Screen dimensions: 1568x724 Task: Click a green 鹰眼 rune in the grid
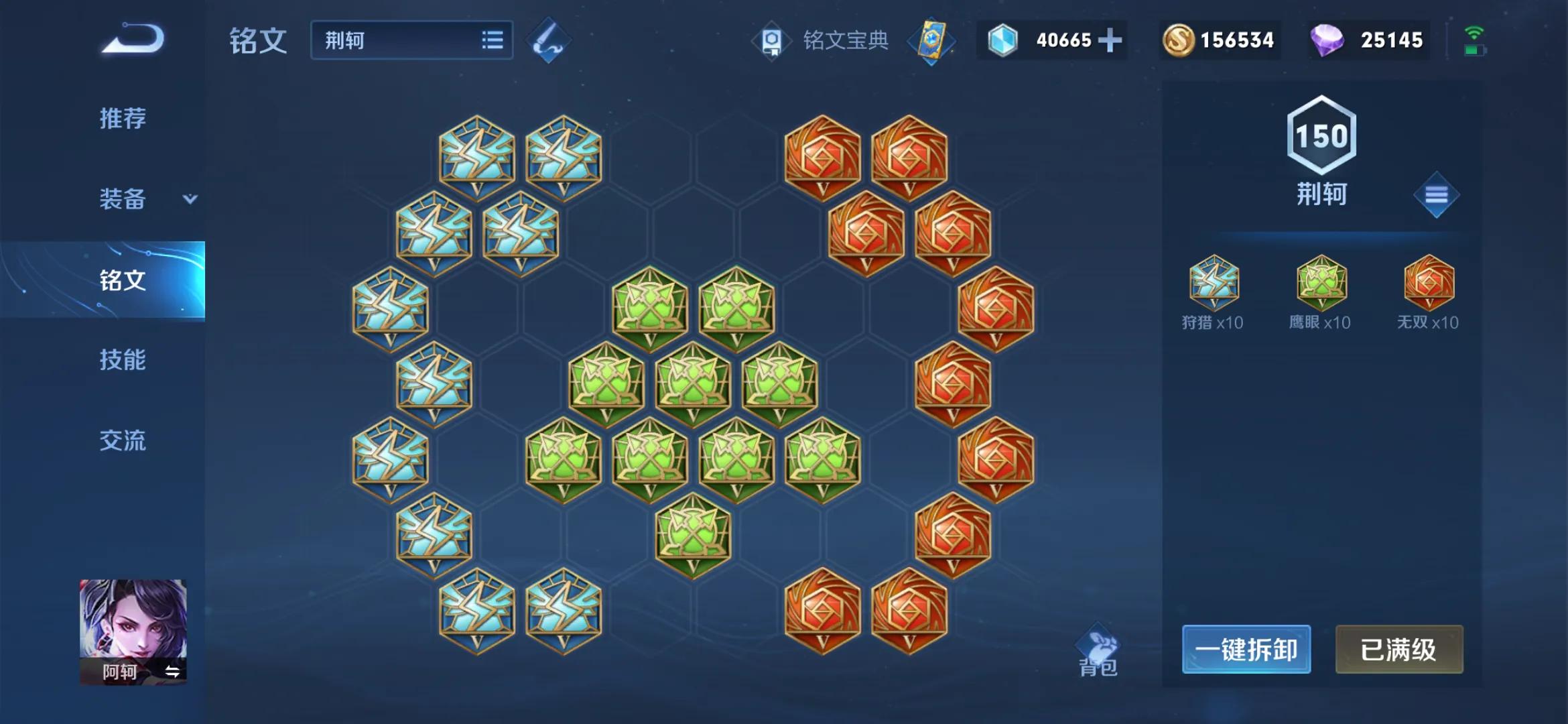click(x=650, y=308)
